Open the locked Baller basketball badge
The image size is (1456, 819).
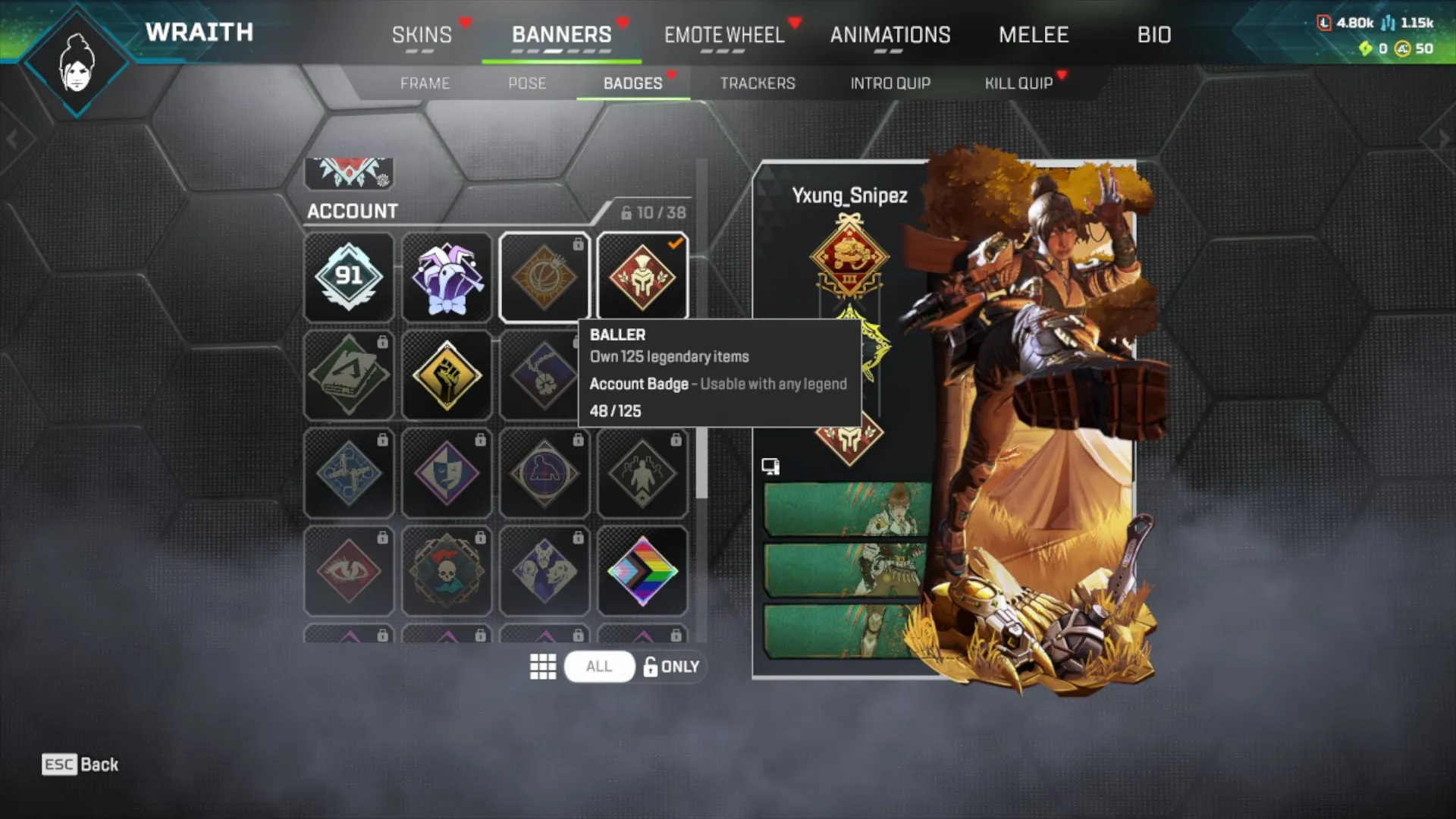point(544,277)
